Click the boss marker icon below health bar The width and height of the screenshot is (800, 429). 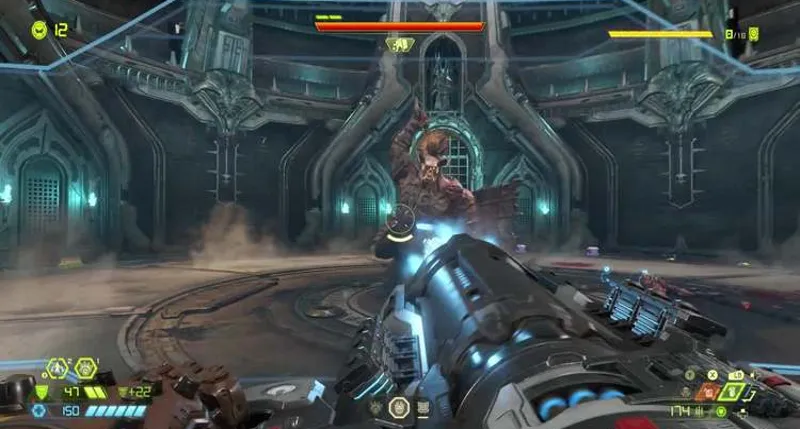(400, 44)
